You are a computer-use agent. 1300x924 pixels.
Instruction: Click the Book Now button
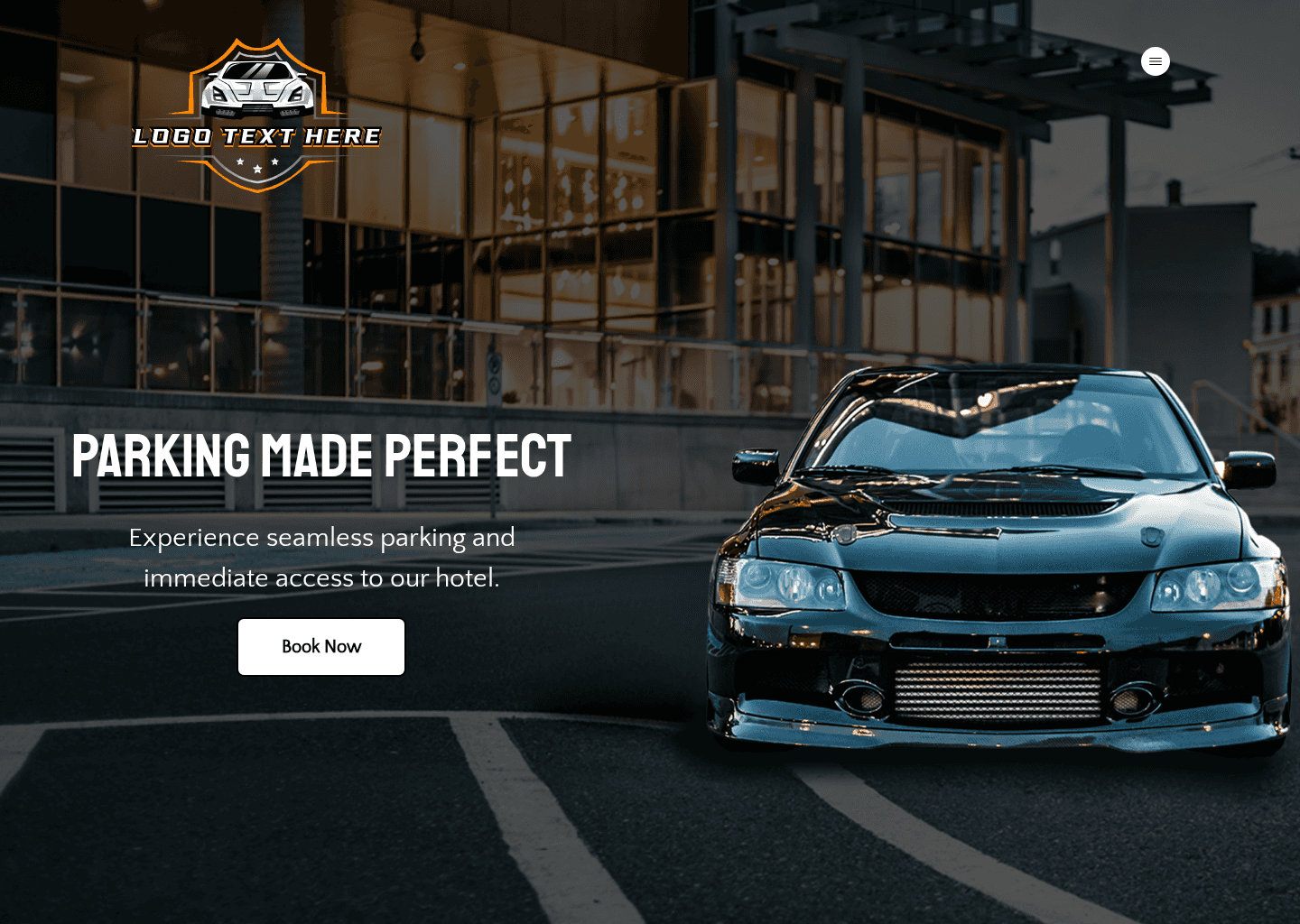(321, 647)
